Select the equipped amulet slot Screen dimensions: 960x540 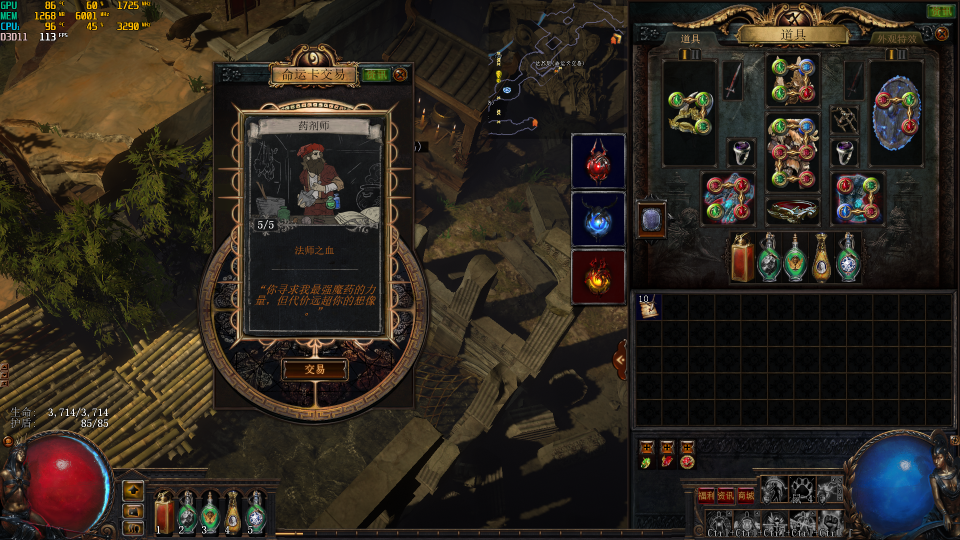click(x=844, y=119)
